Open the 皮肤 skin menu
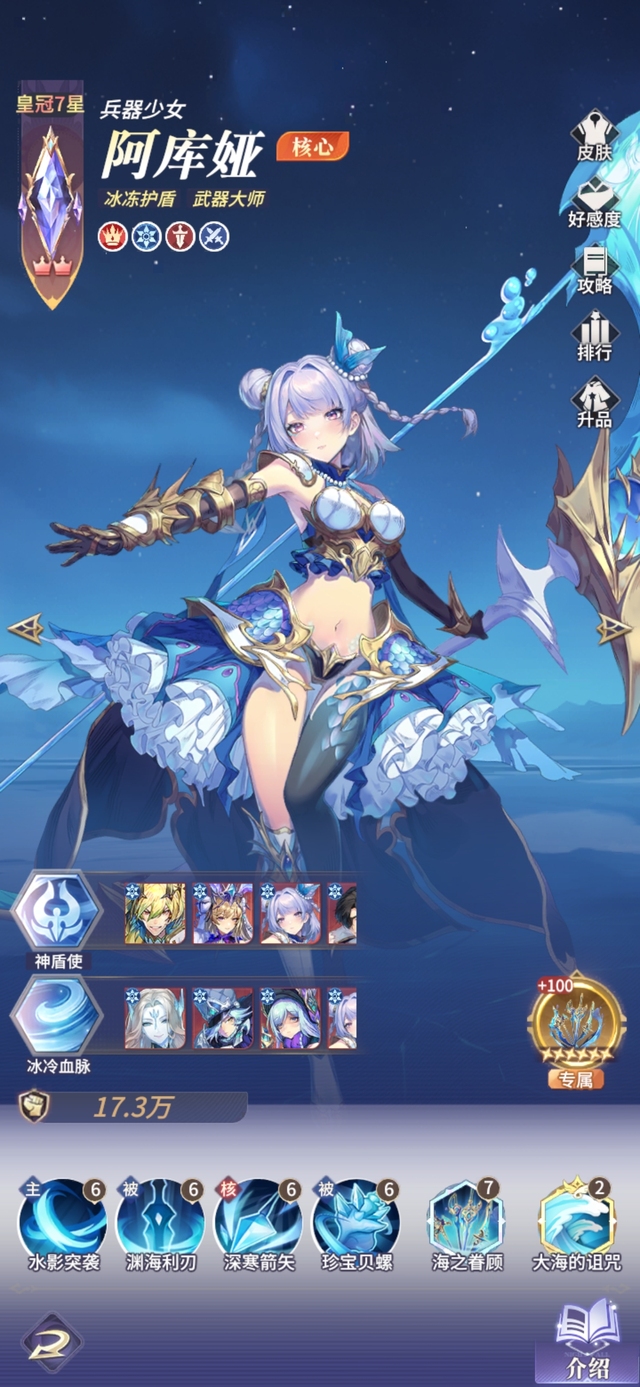 click(x=594, y=137)
